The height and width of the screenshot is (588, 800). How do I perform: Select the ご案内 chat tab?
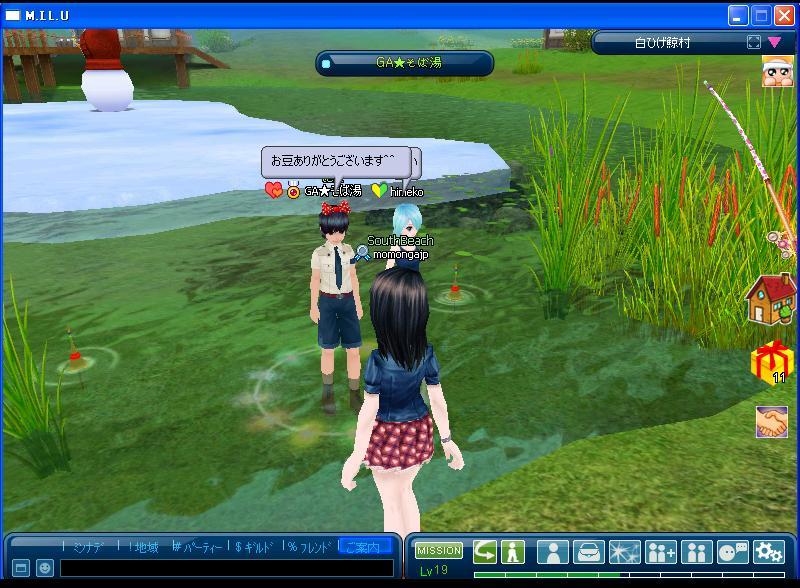click(364, 547)
